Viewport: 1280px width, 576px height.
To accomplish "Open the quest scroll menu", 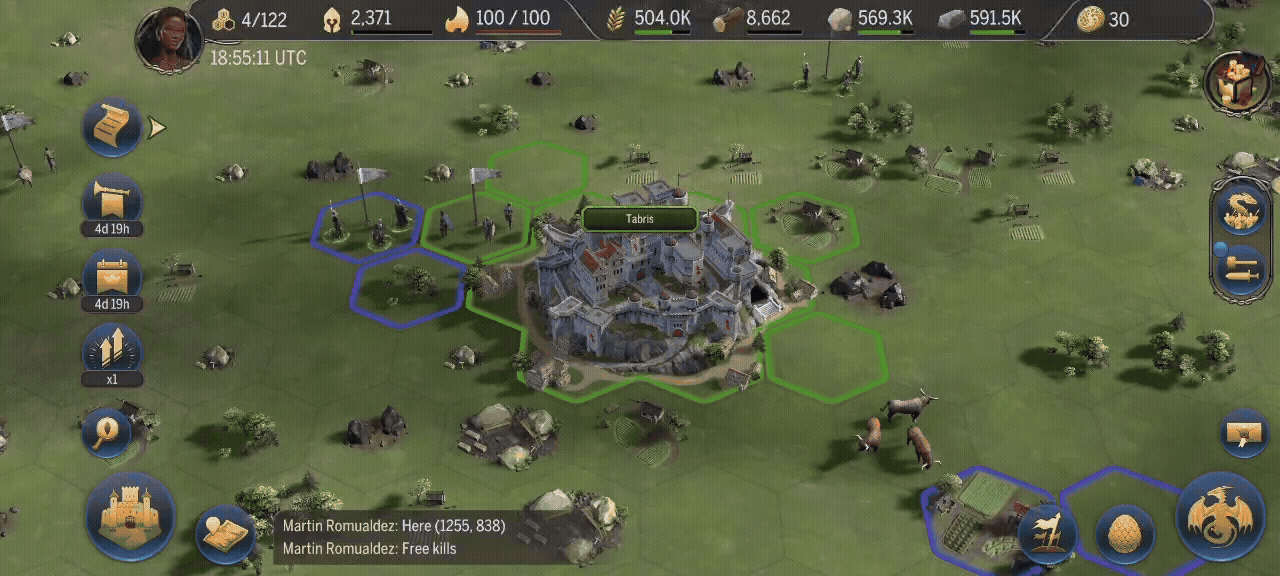I will pos(112,126).
